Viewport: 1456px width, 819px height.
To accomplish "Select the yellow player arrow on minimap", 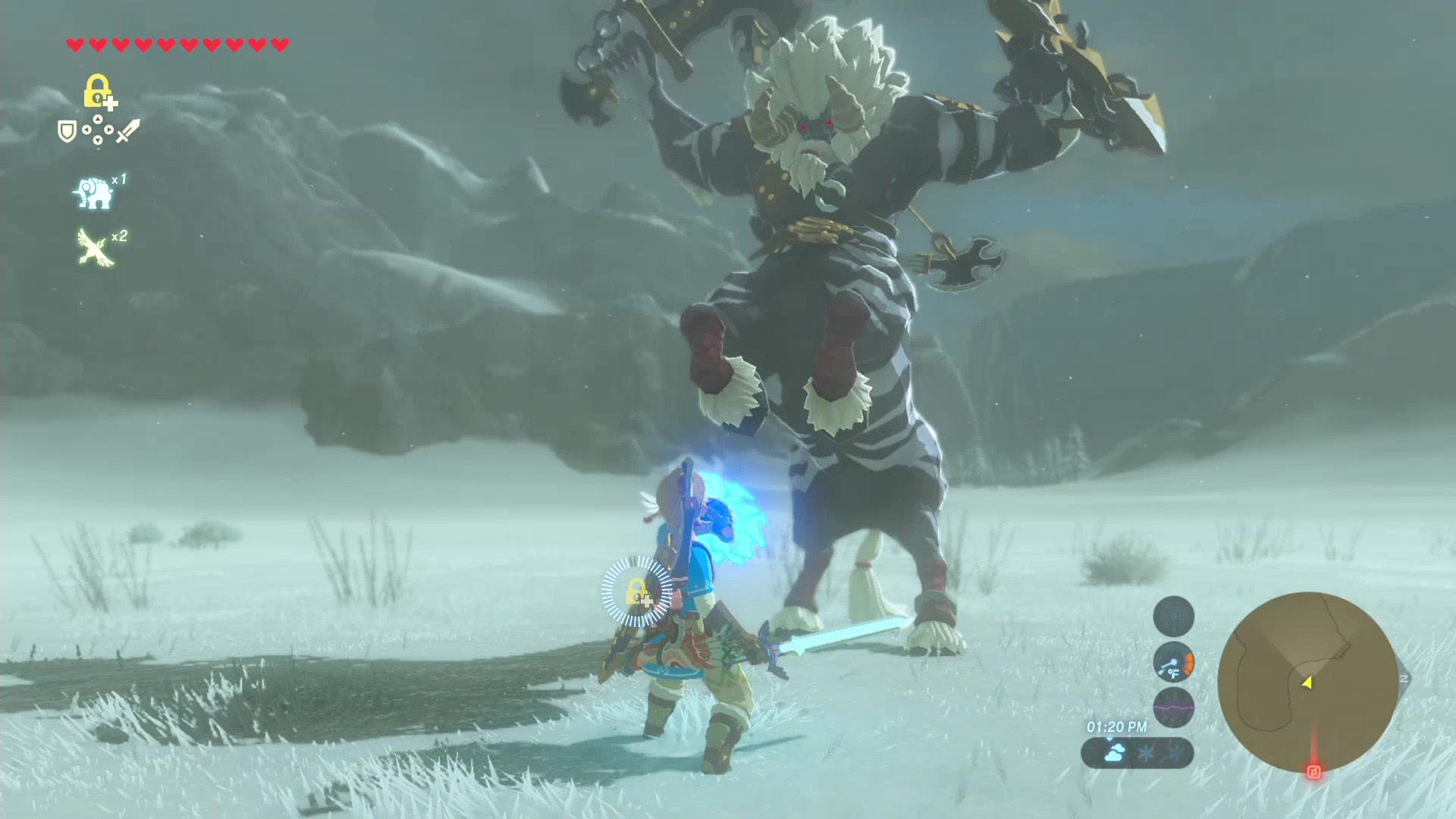I will pos(1307,682).
